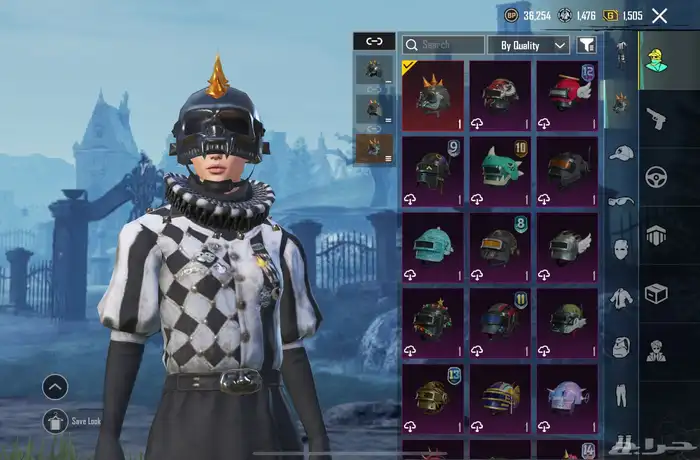Open the glasses category
This screenshot has width=700, height=460.
tap(621, 200)
